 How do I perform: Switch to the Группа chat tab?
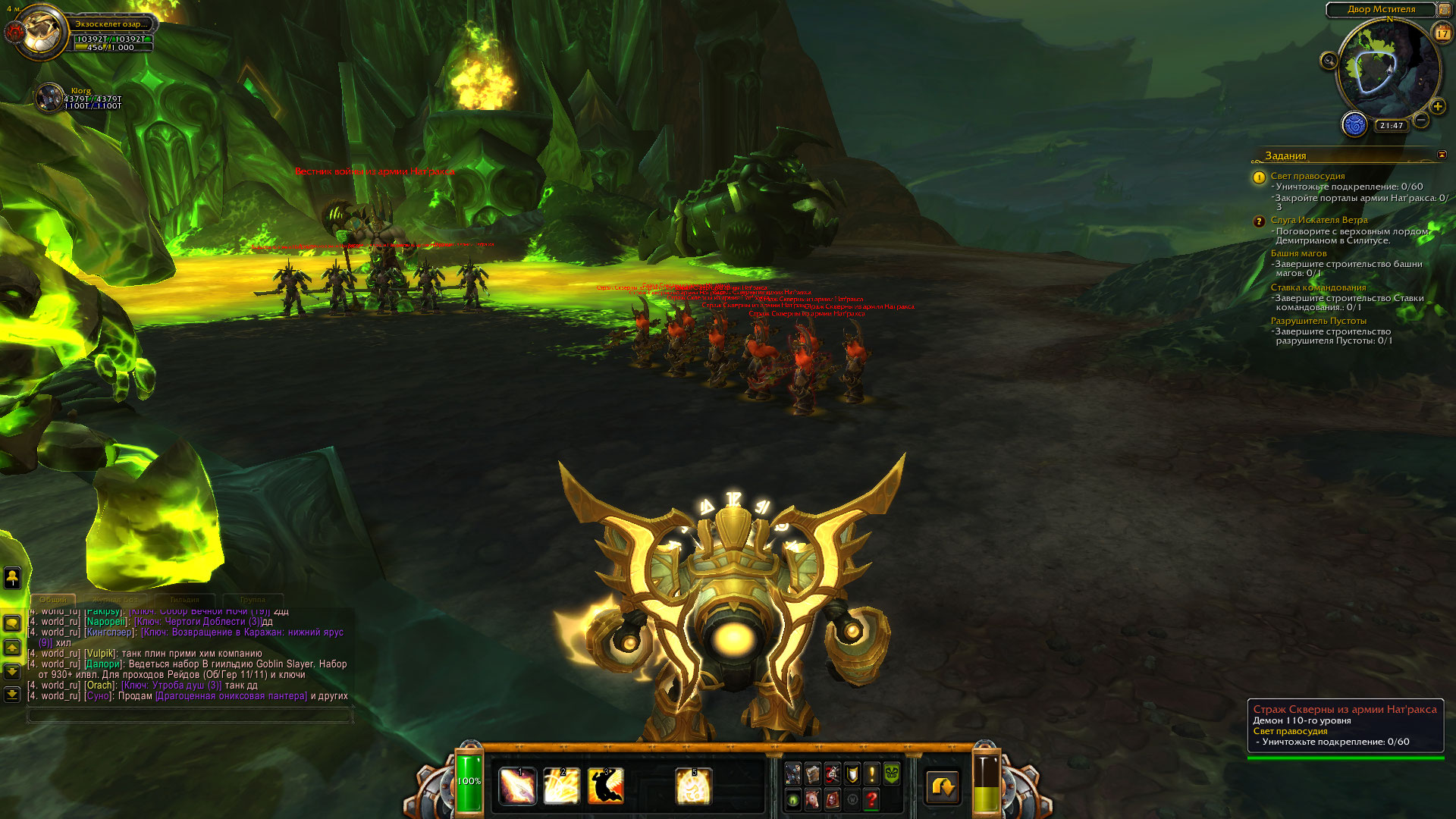pyautogui.click(x=253, y=600)
